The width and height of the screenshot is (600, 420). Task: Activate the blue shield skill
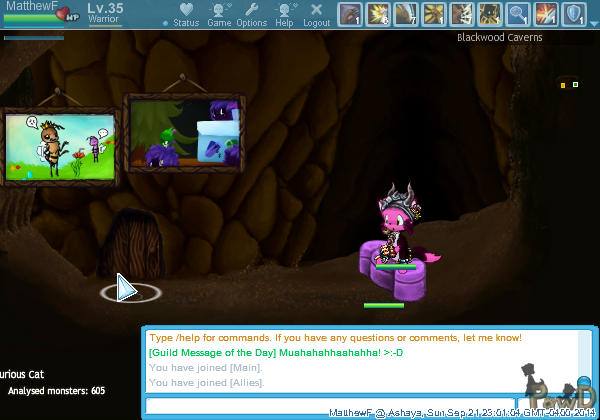point(574,14)
